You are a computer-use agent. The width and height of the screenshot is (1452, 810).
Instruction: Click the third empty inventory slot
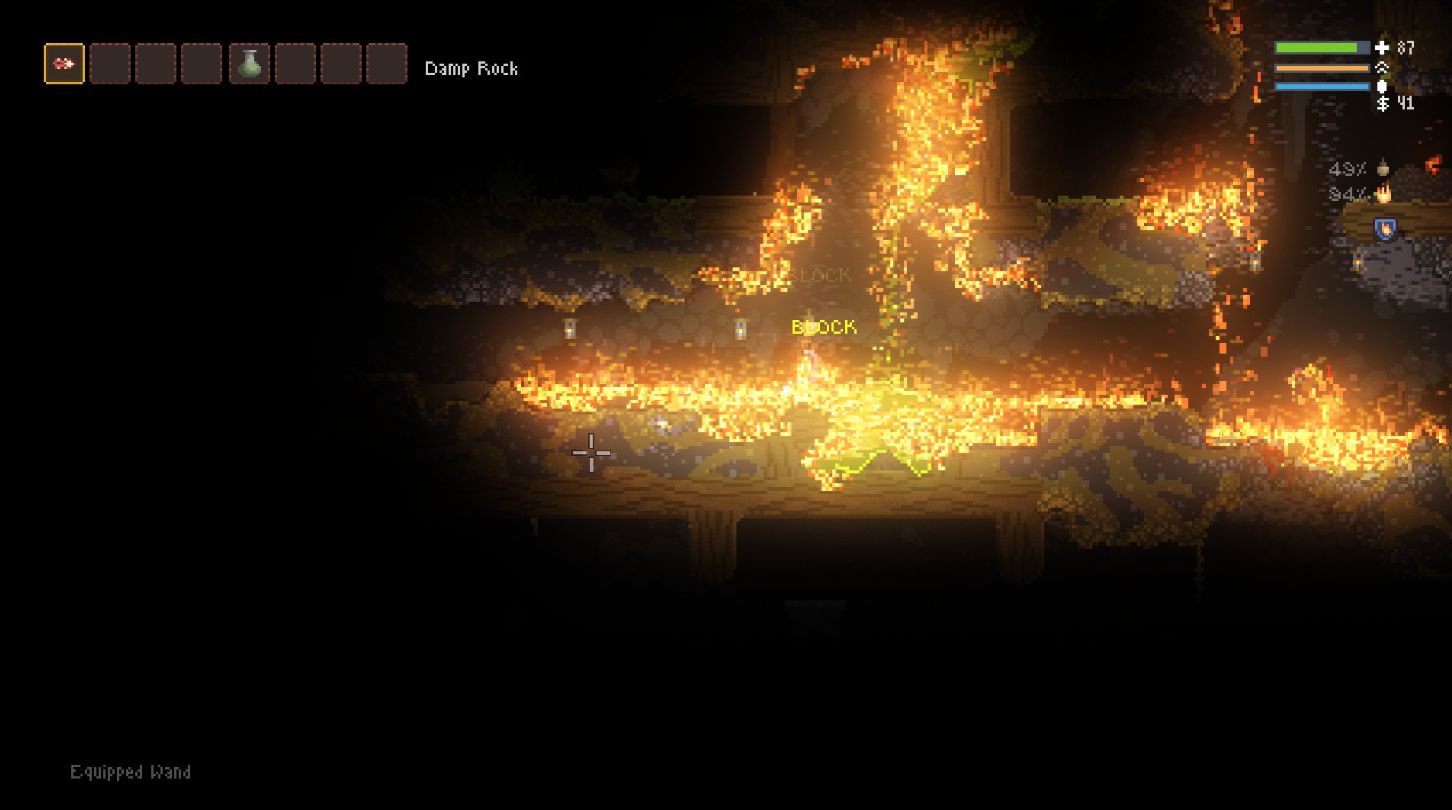[x=157, y=63]
